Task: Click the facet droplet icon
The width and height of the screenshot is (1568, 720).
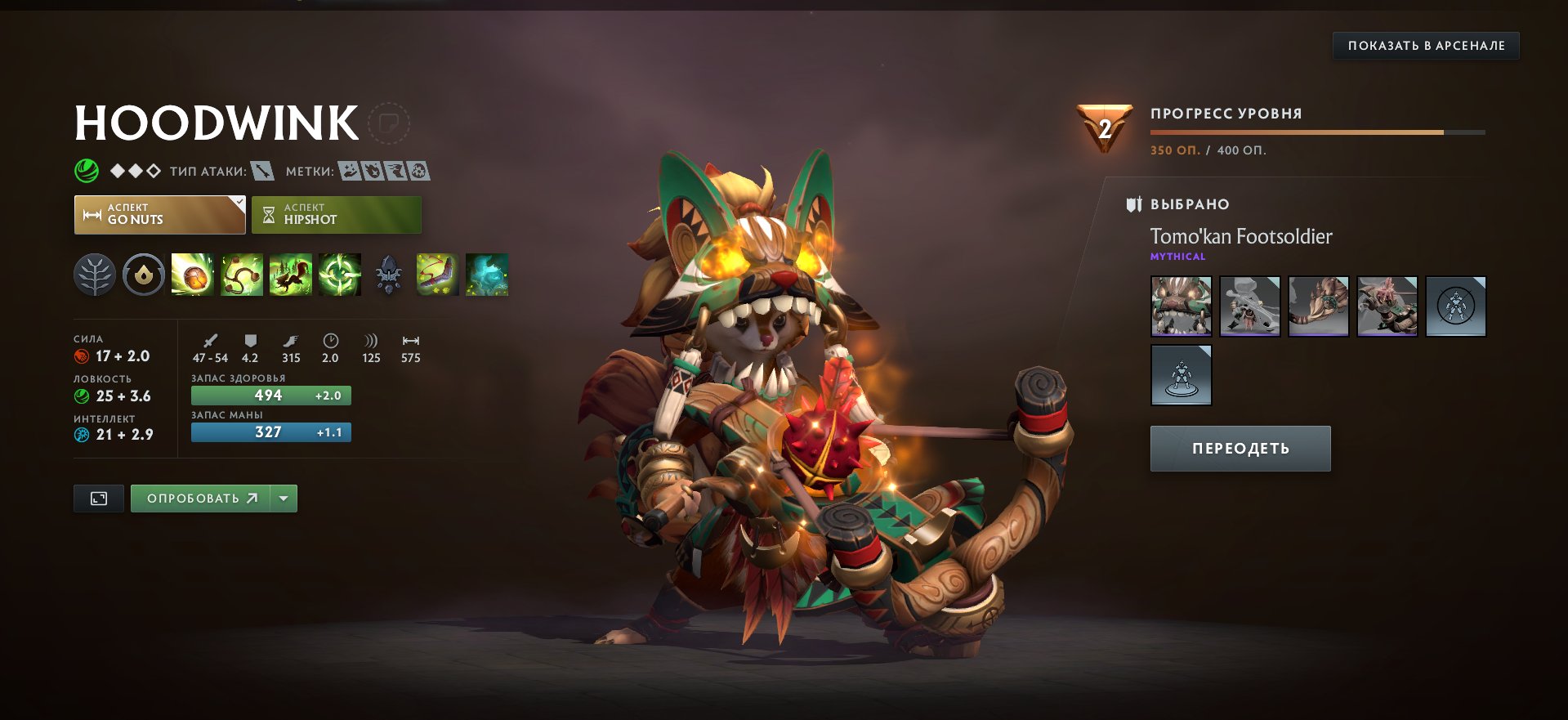Action: click(x=144, y=275)
